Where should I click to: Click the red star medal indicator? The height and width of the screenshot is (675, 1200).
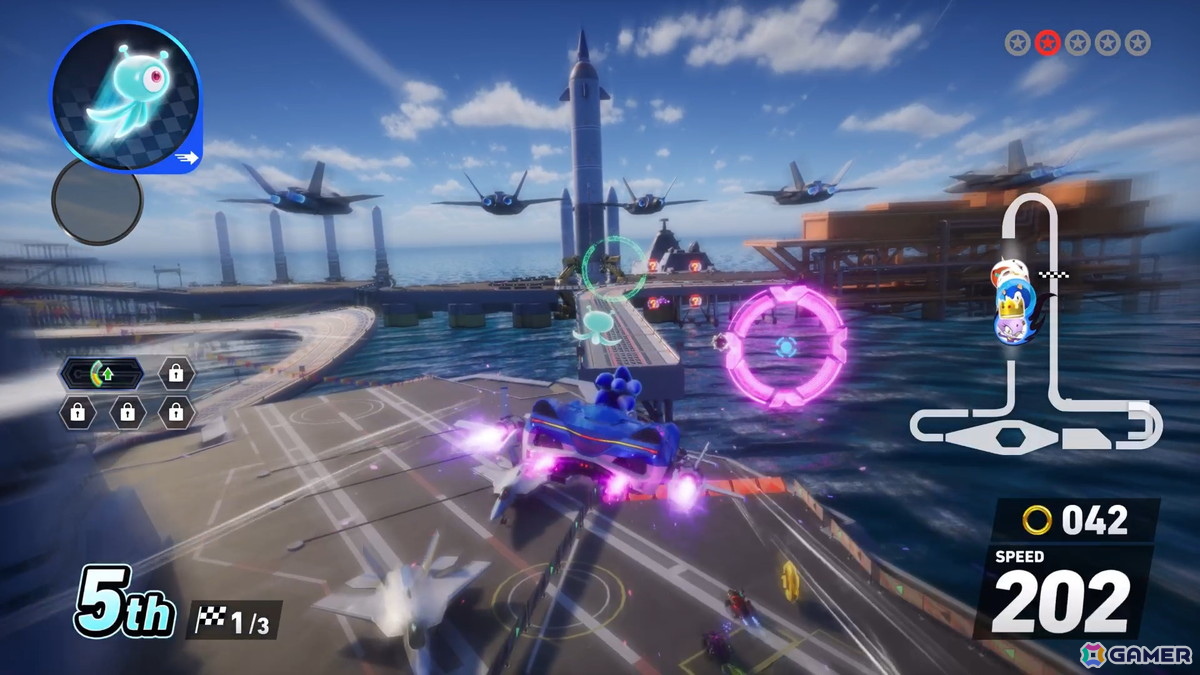point(1047,42)
